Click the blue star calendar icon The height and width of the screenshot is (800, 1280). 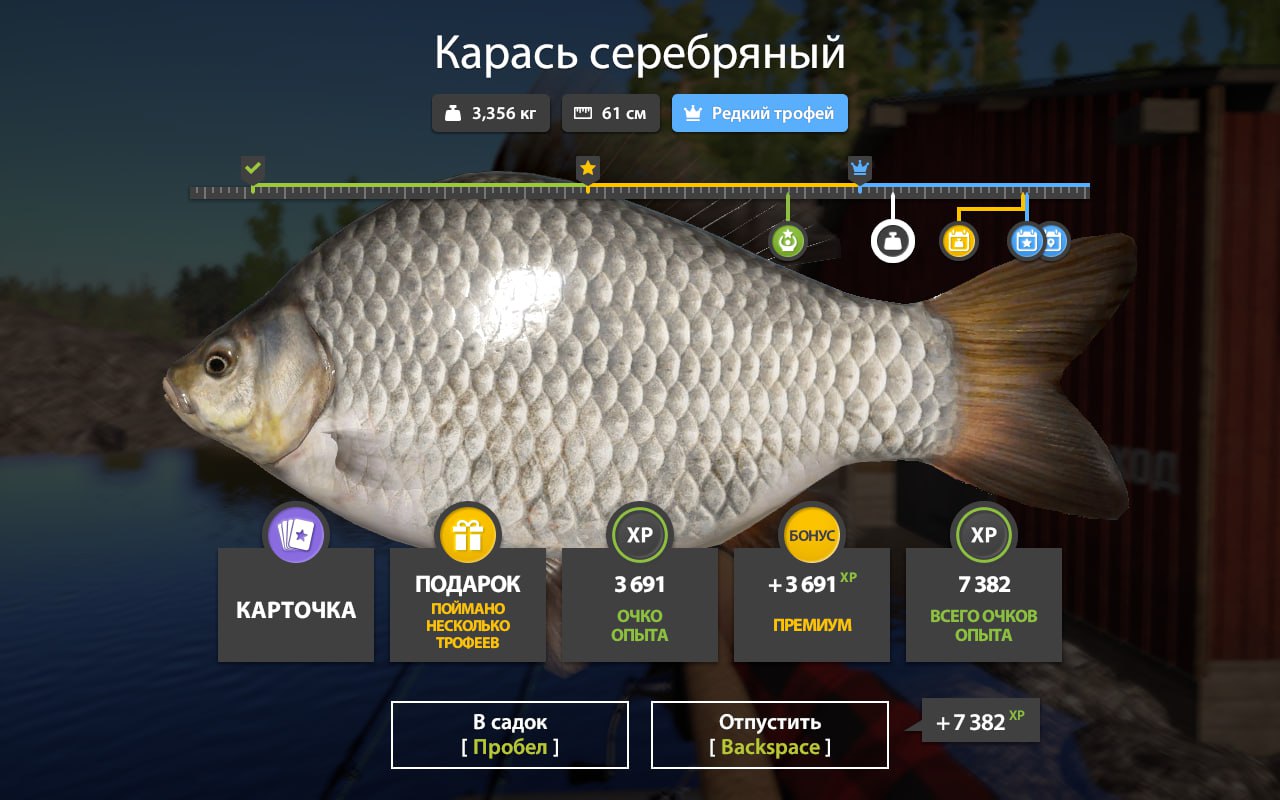click(x=1025, y=240)
